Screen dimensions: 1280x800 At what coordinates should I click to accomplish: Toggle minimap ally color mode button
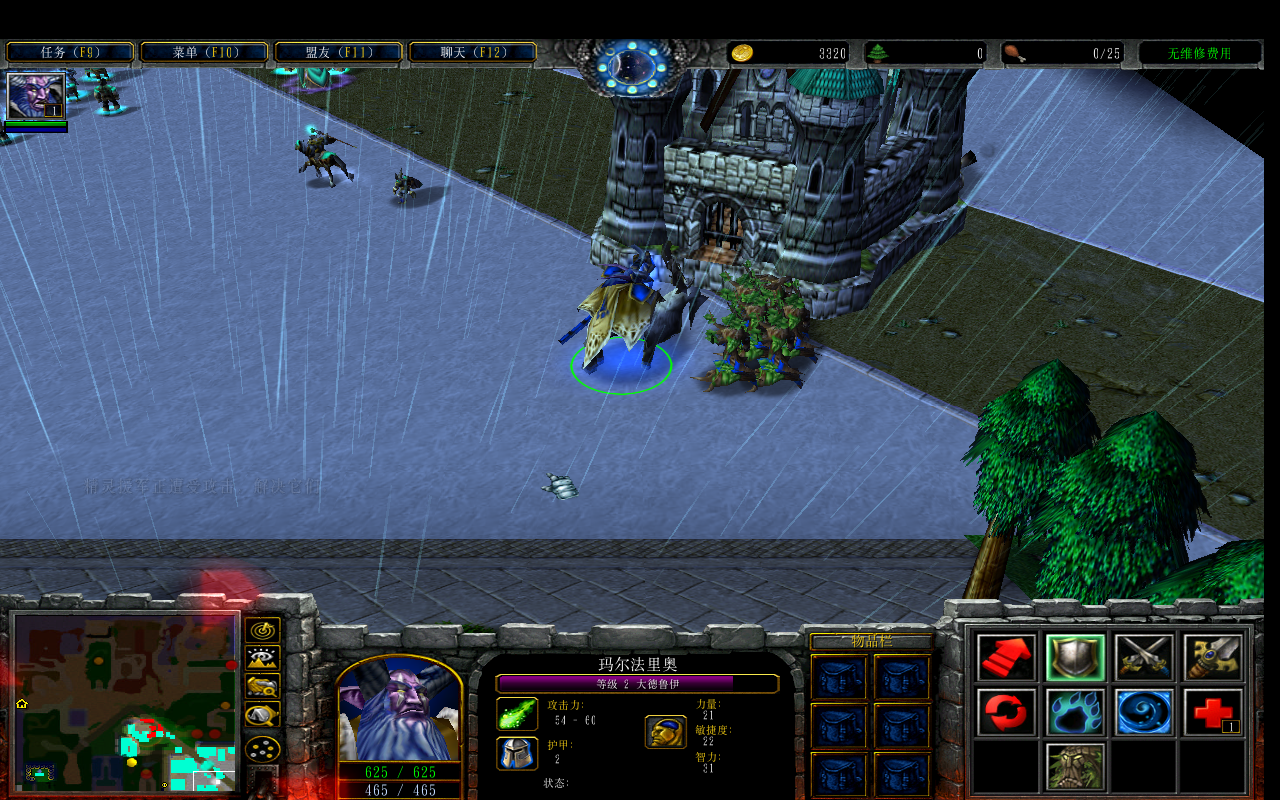coord(263,687)
